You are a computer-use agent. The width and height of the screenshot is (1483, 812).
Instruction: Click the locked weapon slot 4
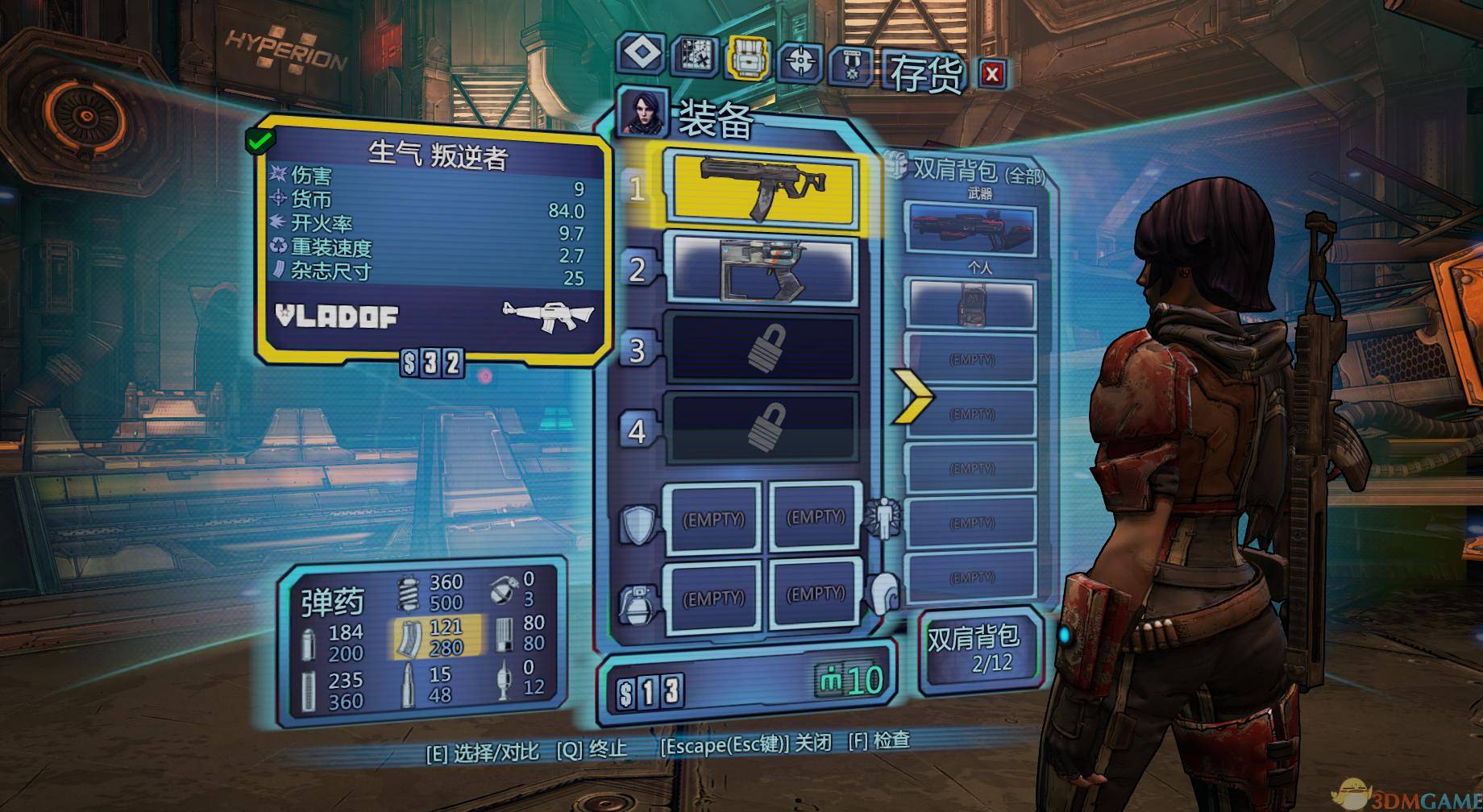(762, 428)
